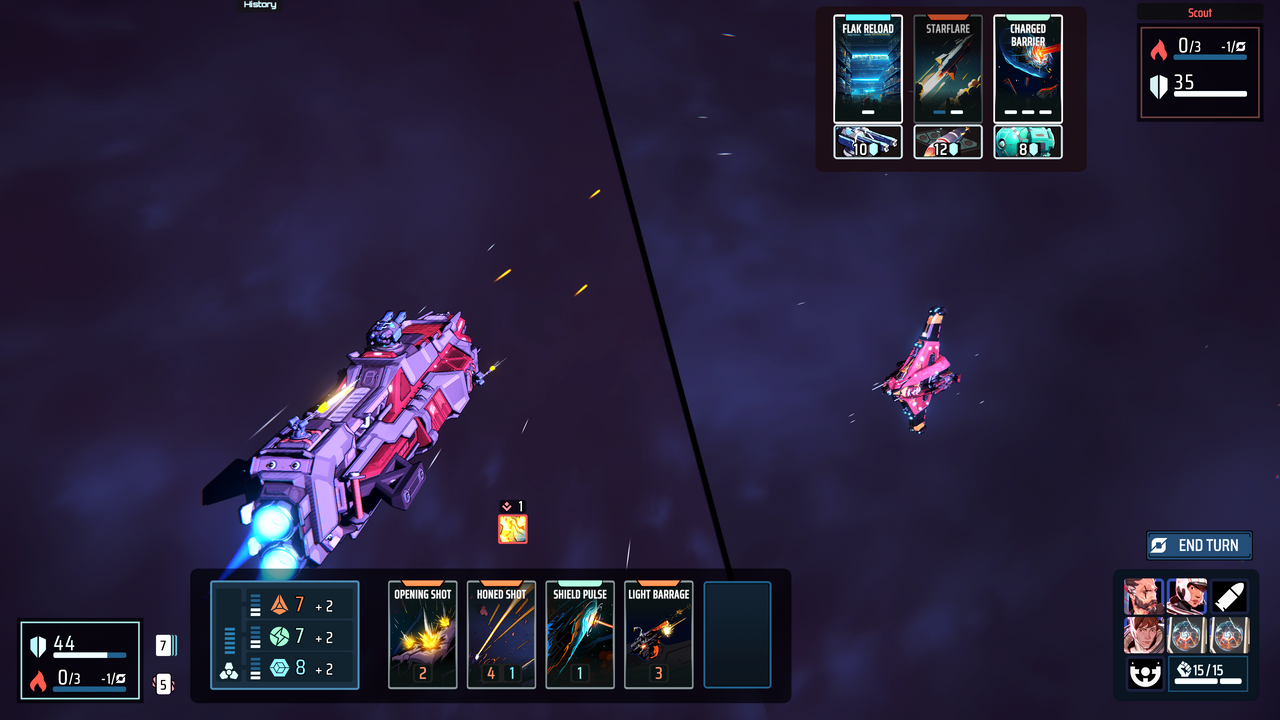The width and height of the screenshot is (1280, 720).
Task: Select the harness icon in bottom-right panel
Action: [x=1146, y=673]
